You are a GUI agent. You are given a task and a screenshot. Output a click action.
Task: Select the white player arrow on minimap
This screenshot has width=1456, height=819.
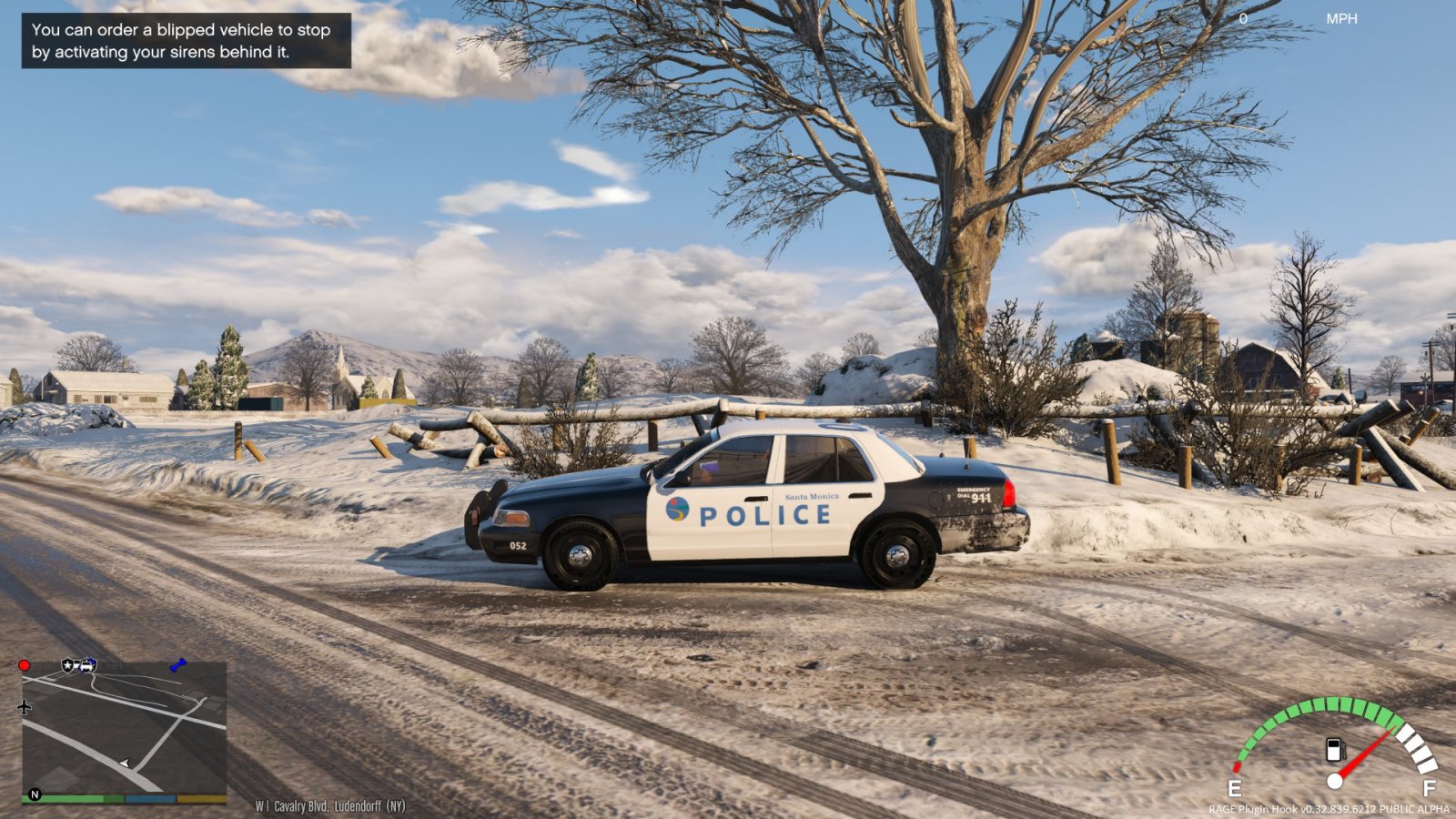(x=125, y=763)
